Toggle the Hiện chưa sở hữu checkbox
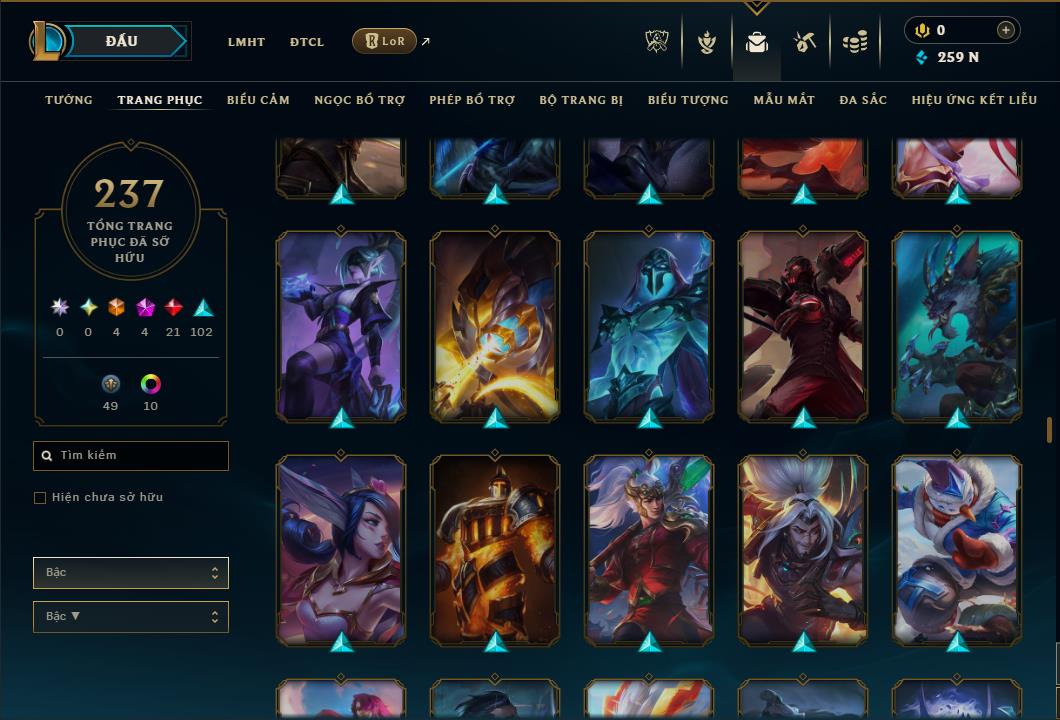 [x=40, y=498]
